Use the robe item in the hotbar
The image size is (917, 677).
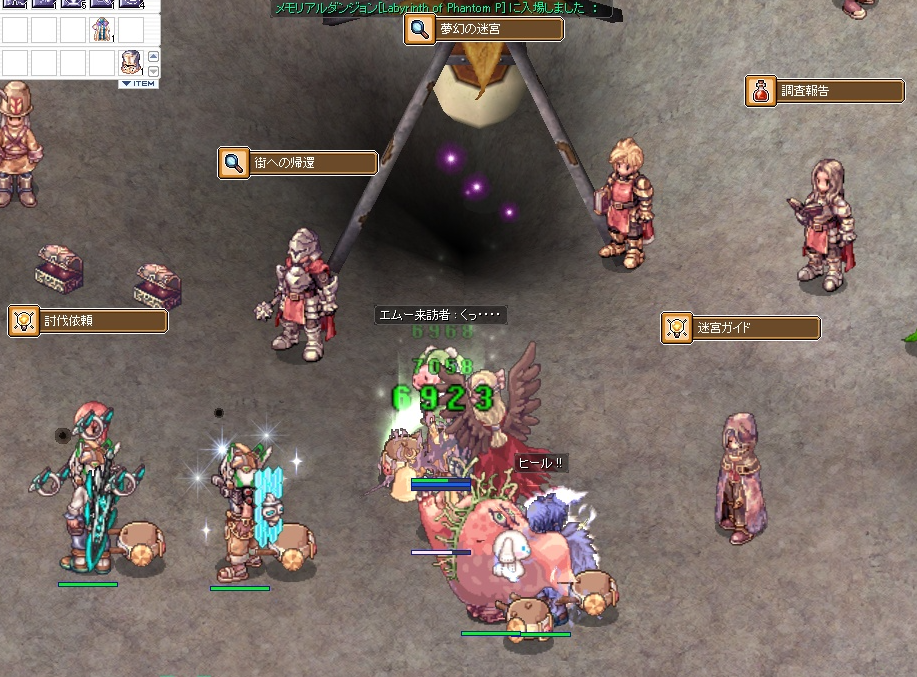click(101, 29)
